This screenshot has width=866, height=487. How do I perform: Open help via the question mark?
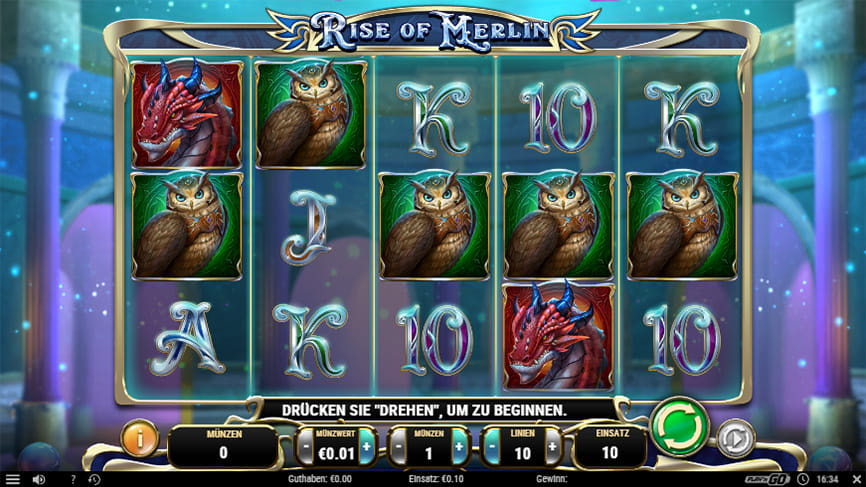[72, 479]
